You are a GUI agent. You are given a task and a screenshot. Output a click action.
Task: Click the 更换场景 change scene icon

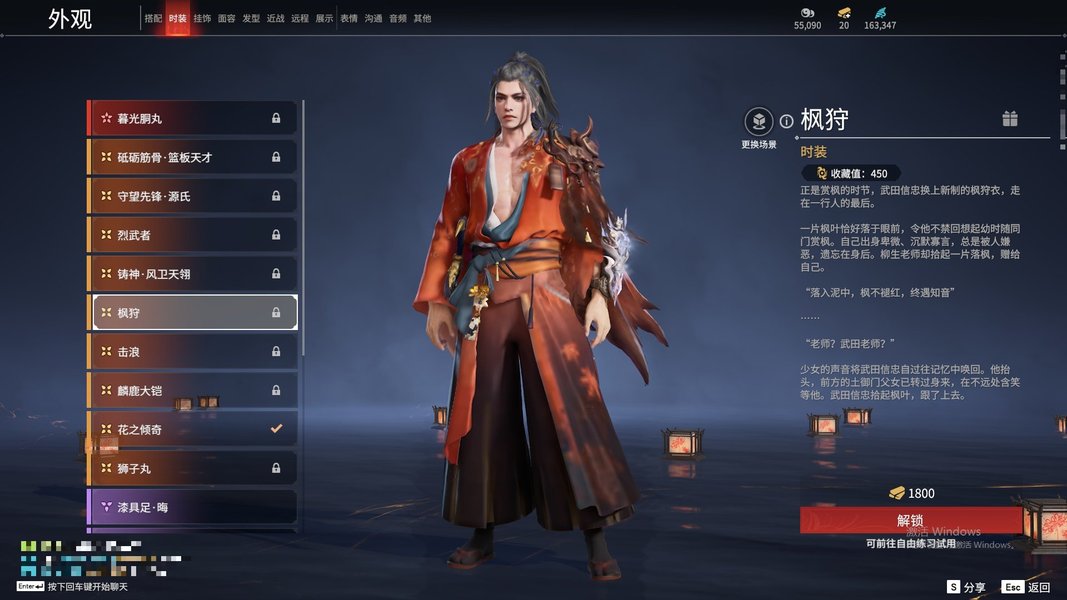[x=759, y=122]
